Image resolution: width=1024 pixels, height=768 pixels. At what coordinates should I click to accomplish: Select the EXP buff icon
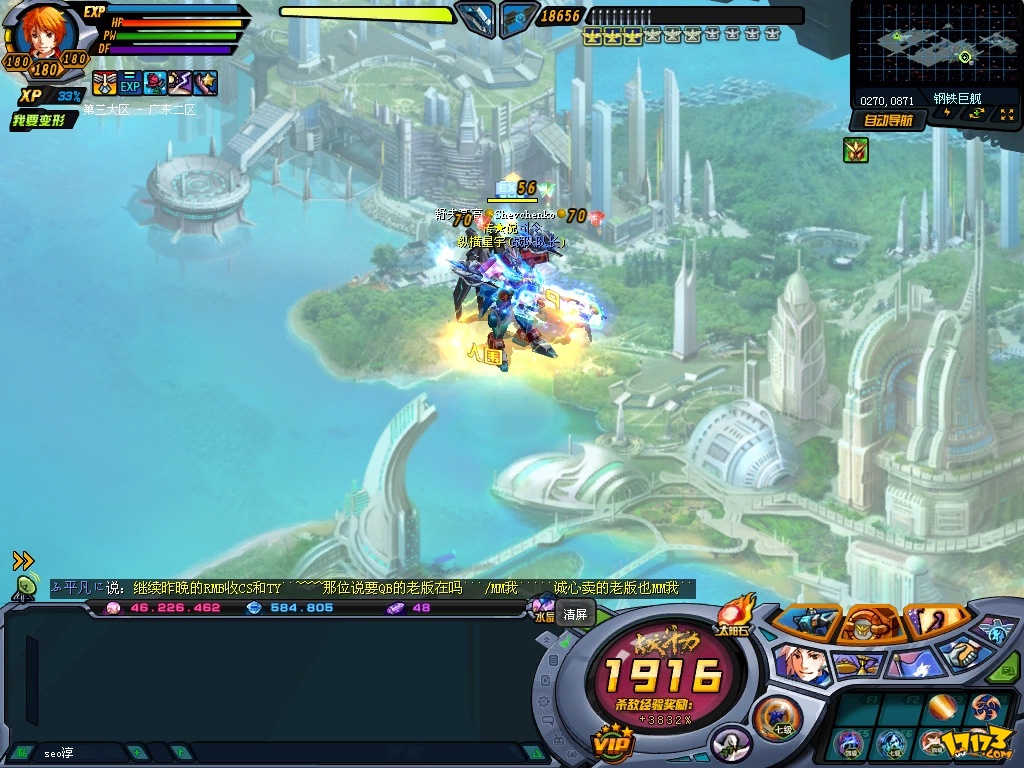pos(130,83)
